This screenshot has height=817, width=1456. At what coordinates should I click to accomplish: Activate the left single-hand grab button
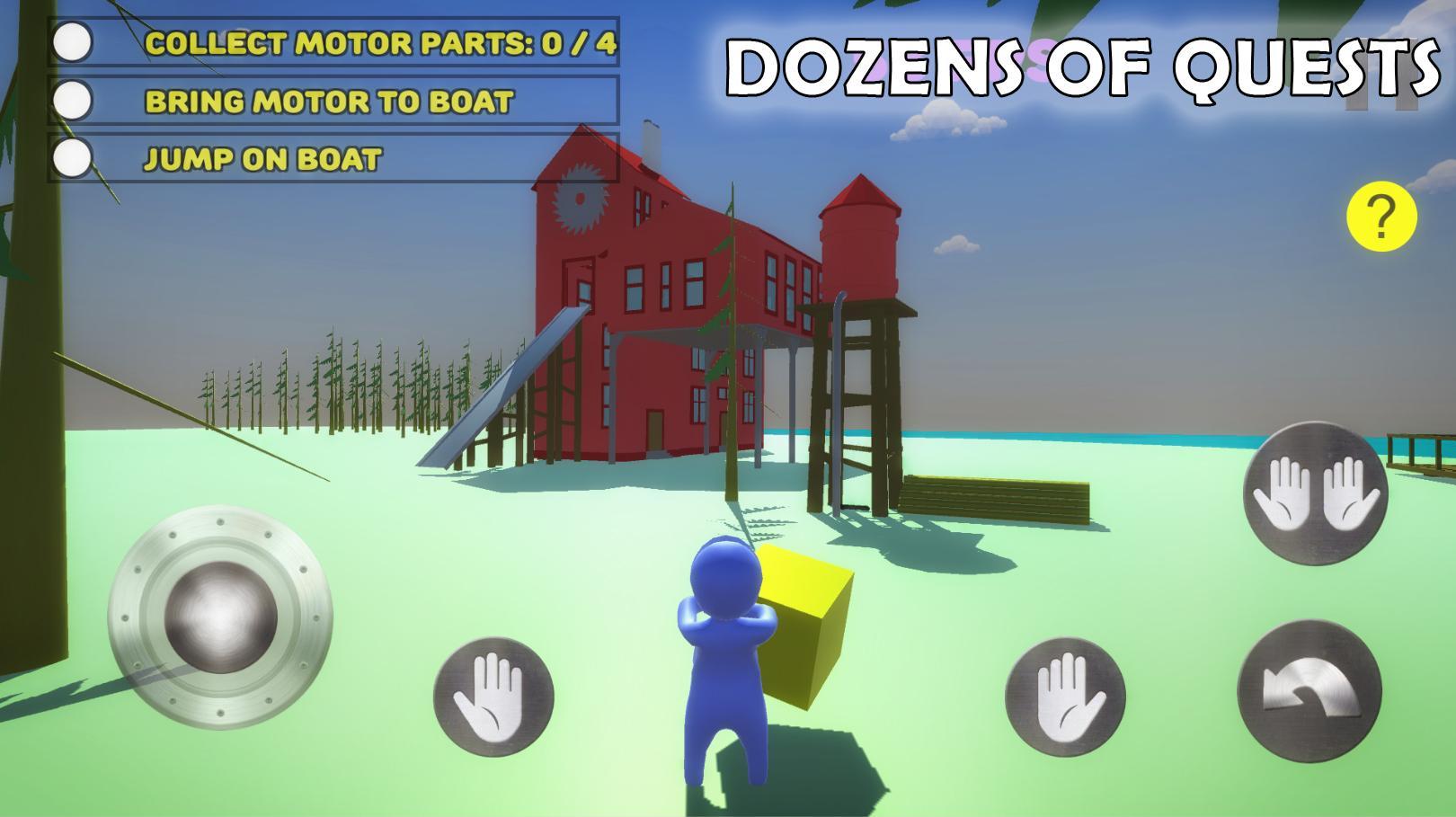point(493,697)
